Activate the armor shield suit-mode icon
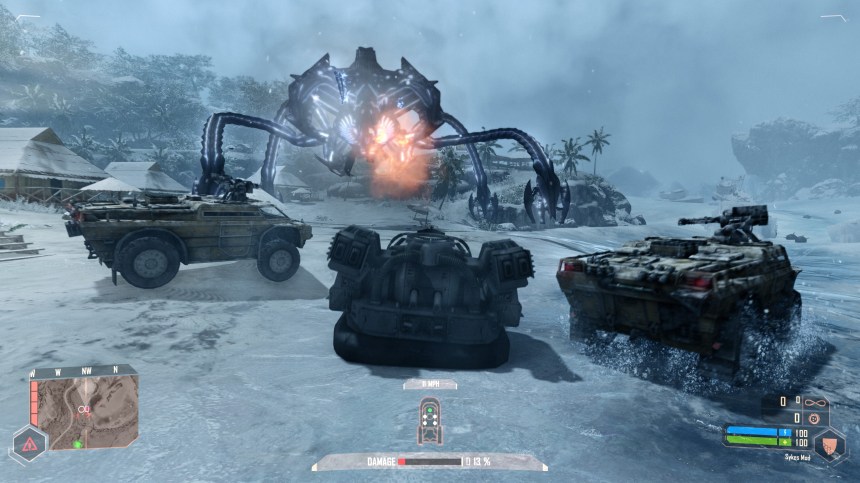The image size is (860, 483). [828, 444]
